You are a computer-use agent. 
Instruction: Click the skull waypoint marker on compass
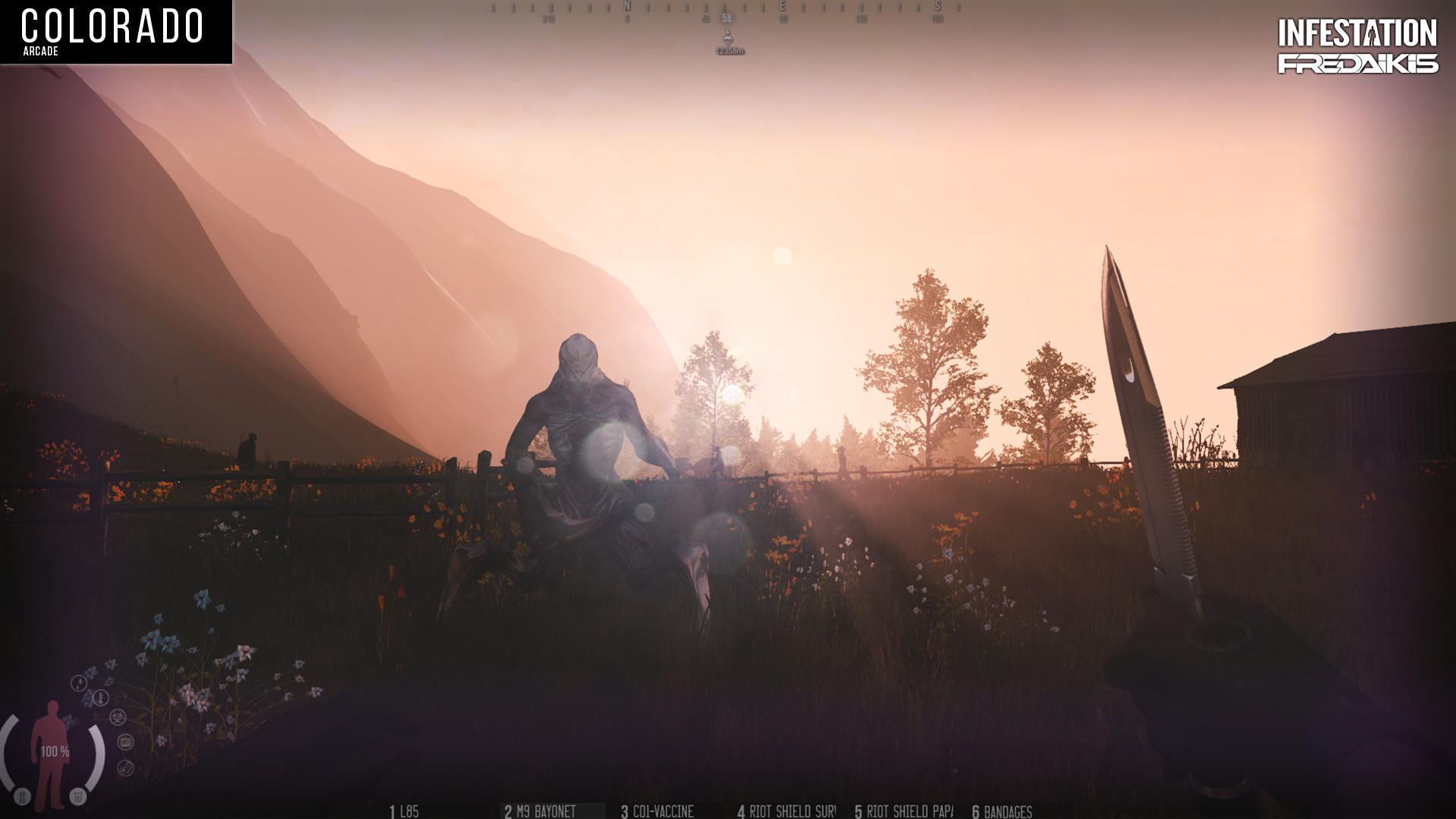728,38
